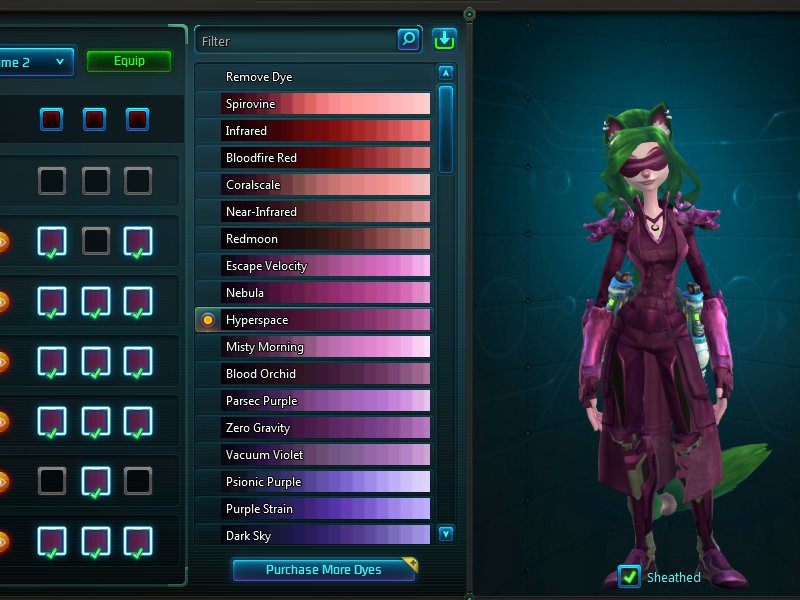Choose the Spirovine dye

pos(313,104)
